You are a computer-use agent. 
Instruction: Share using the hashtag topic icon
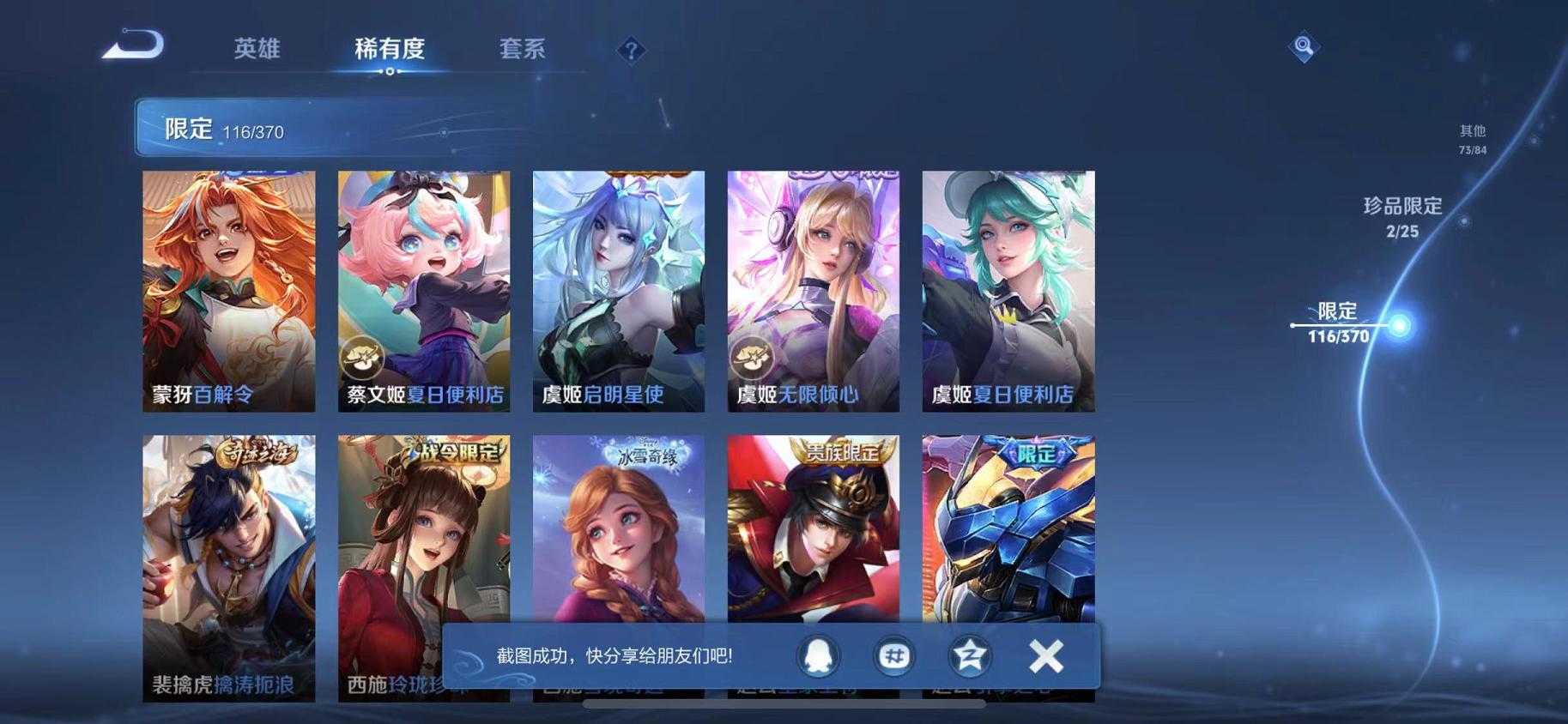893,656
